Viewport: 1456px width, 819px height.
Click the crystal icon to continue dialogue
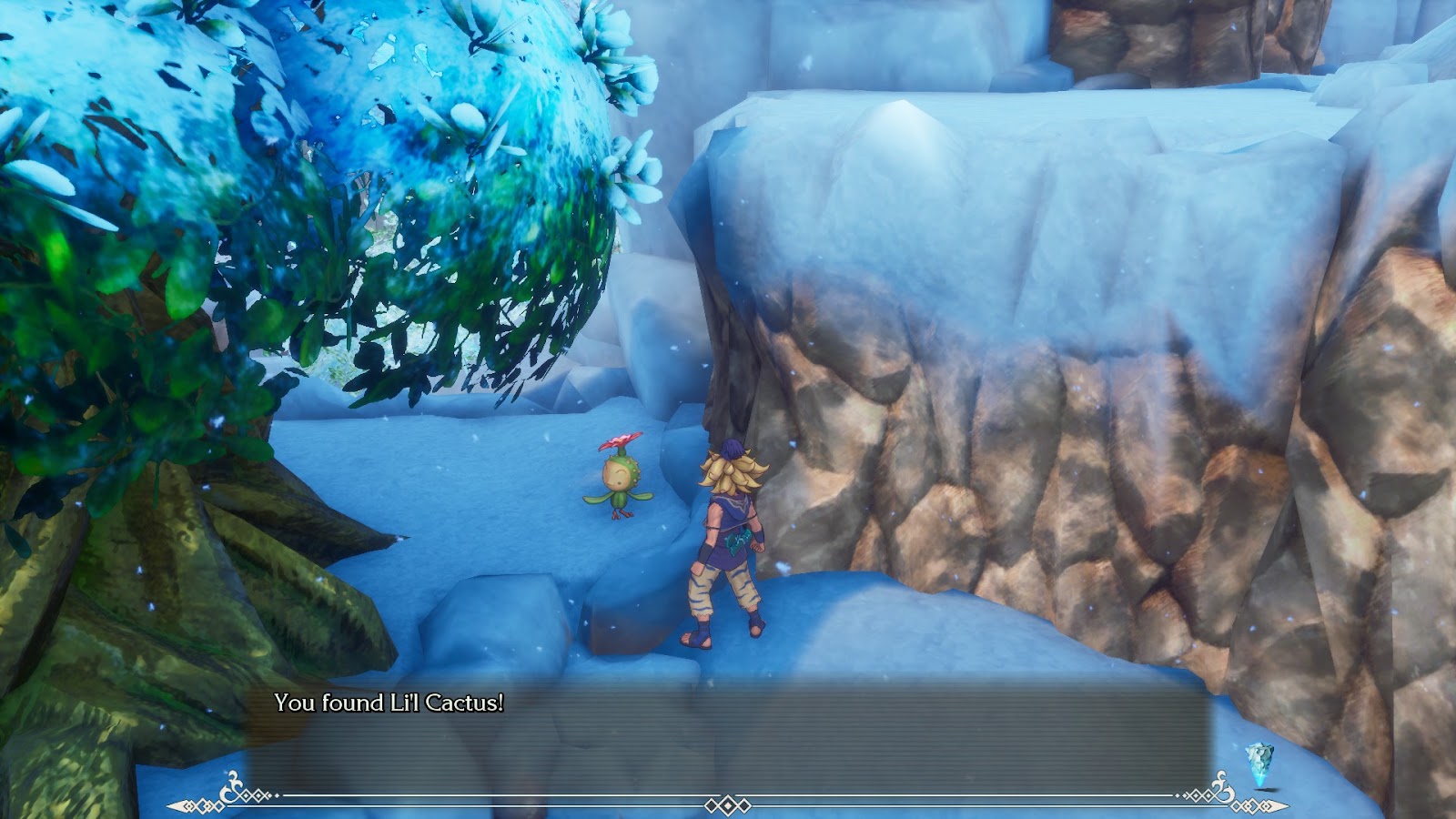coord(1259,763)
